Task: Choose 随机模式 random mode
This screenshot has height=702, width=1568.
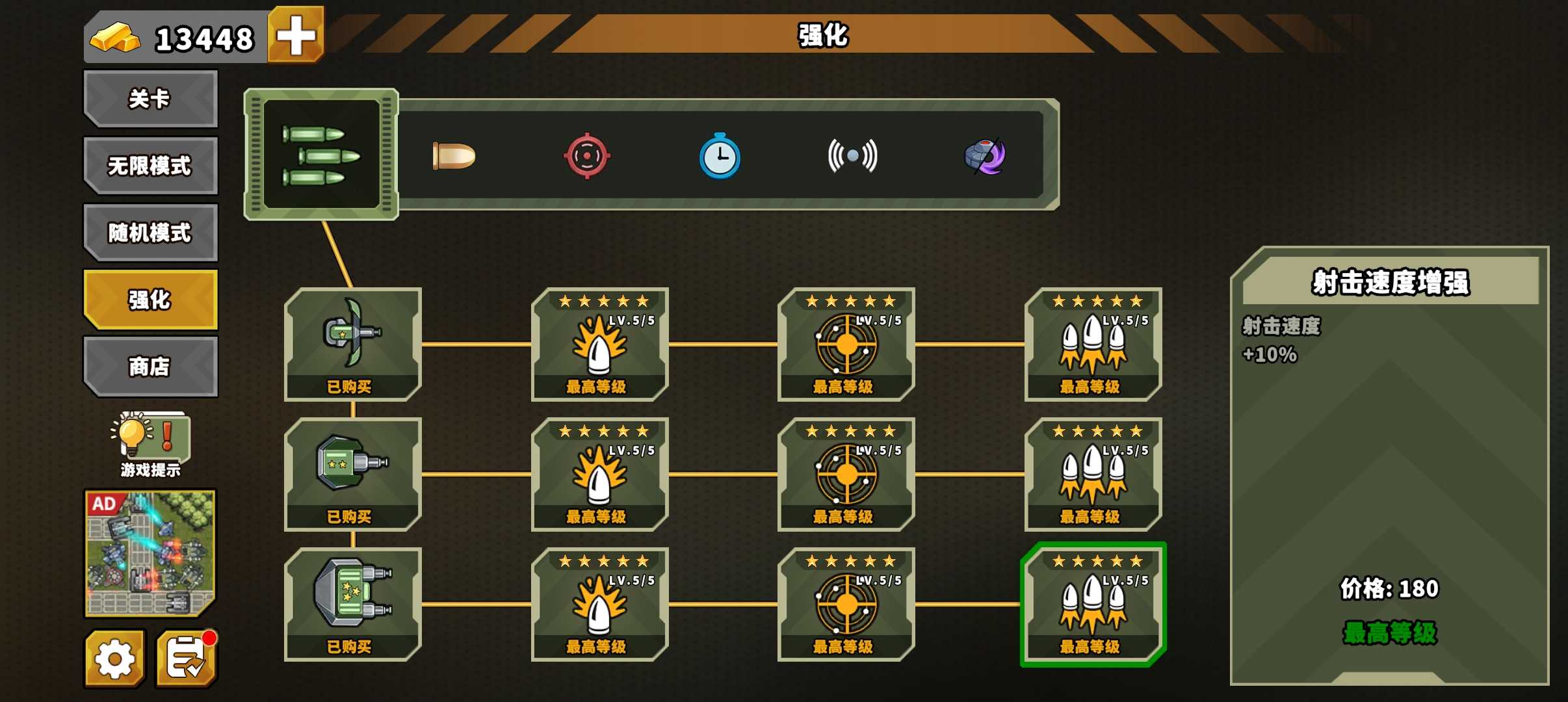Action: (150, 233)
